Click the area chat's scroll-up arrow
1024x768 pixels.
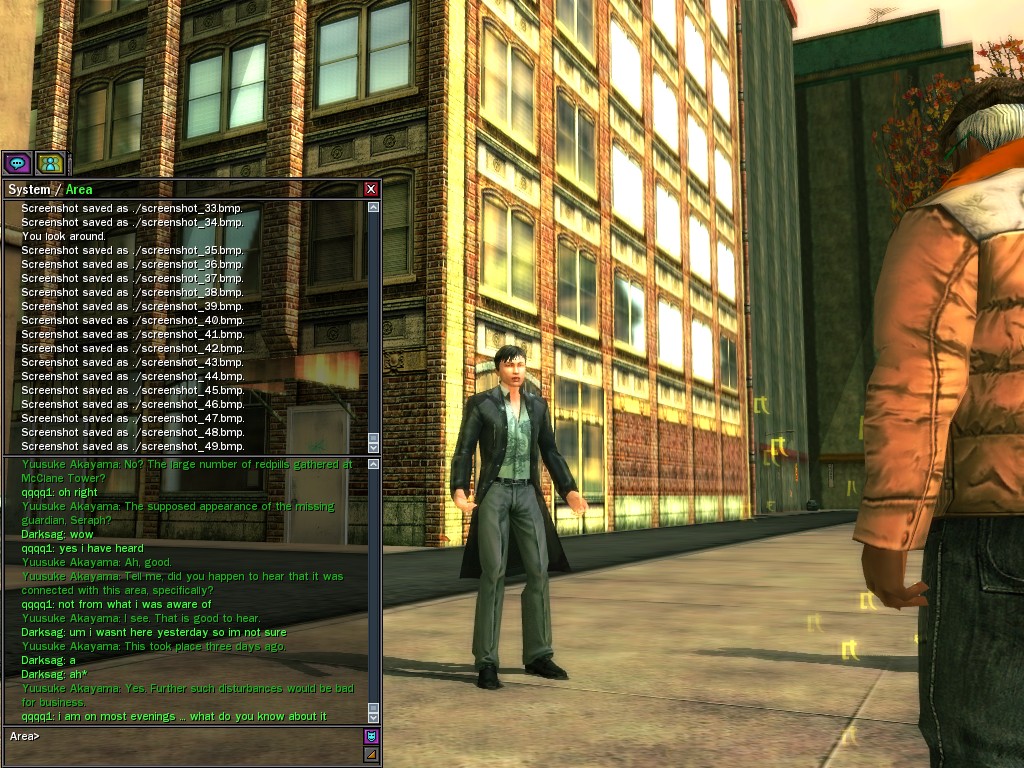[x=374, y=464]
